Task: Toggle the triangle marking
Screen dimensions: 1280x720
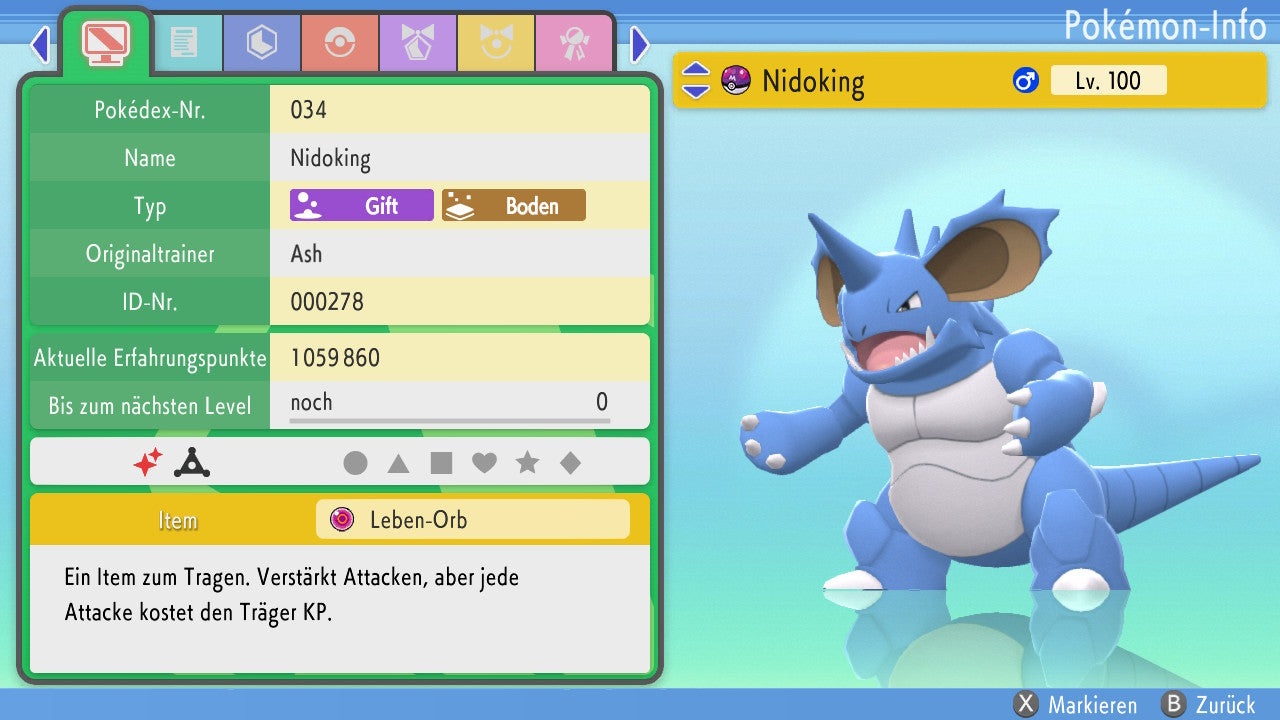Action: tap(398, 463)
